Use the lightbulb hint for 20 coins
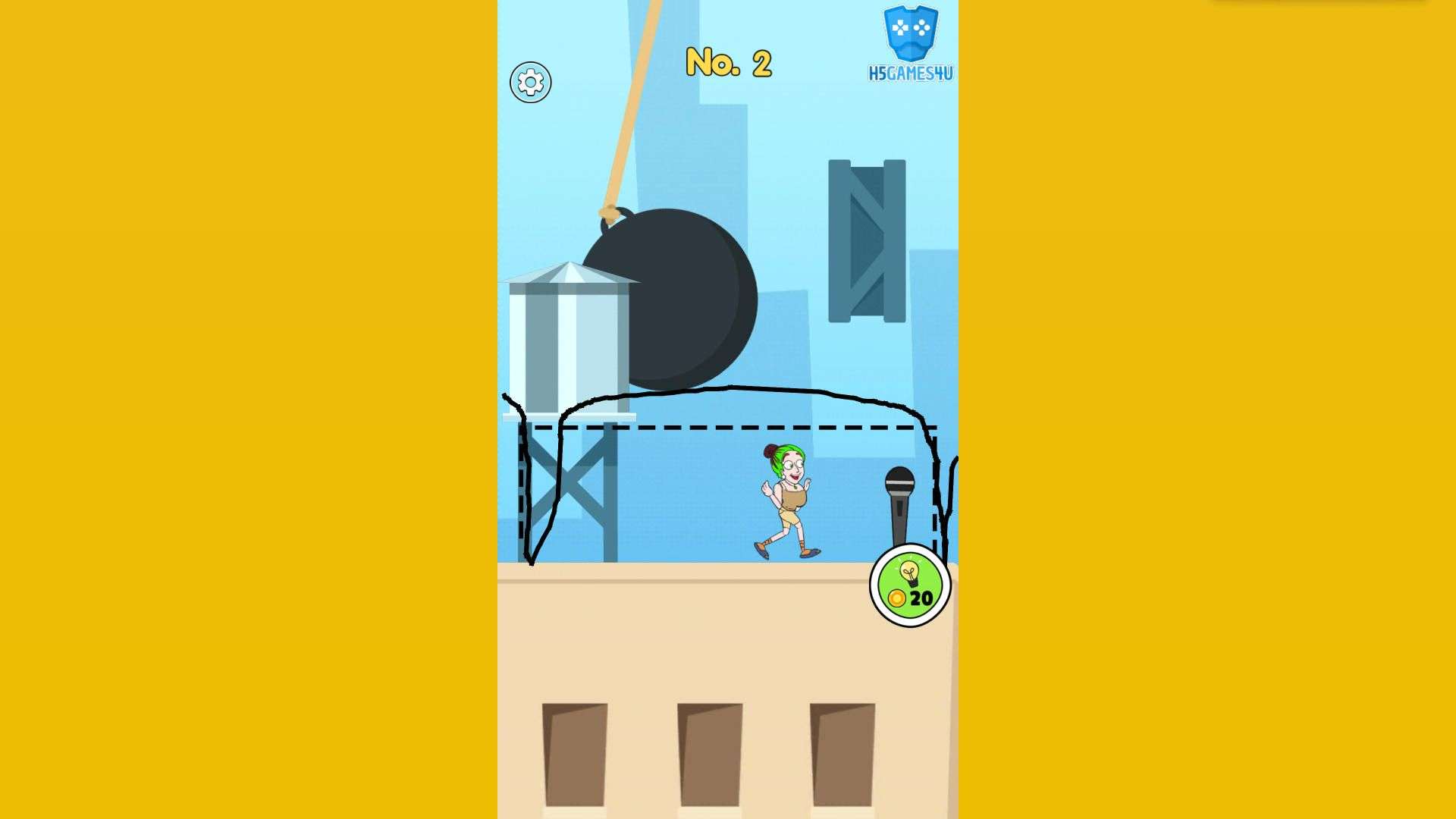This screenshot has height=819, width=1456. pos(909,585)
